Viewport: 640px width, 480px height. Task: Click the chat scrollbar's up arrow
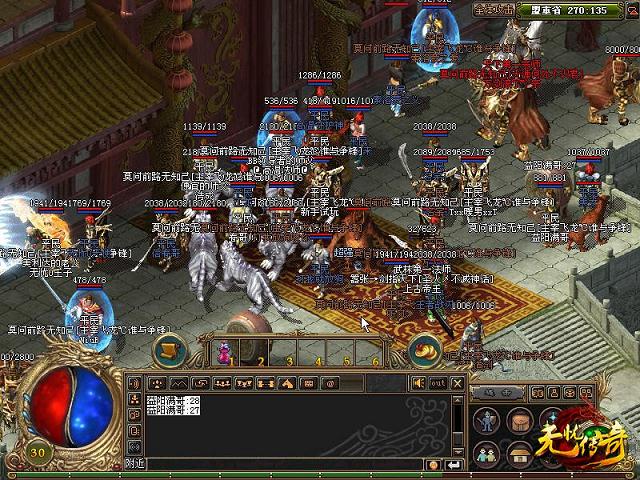click(x=459, y=401)
